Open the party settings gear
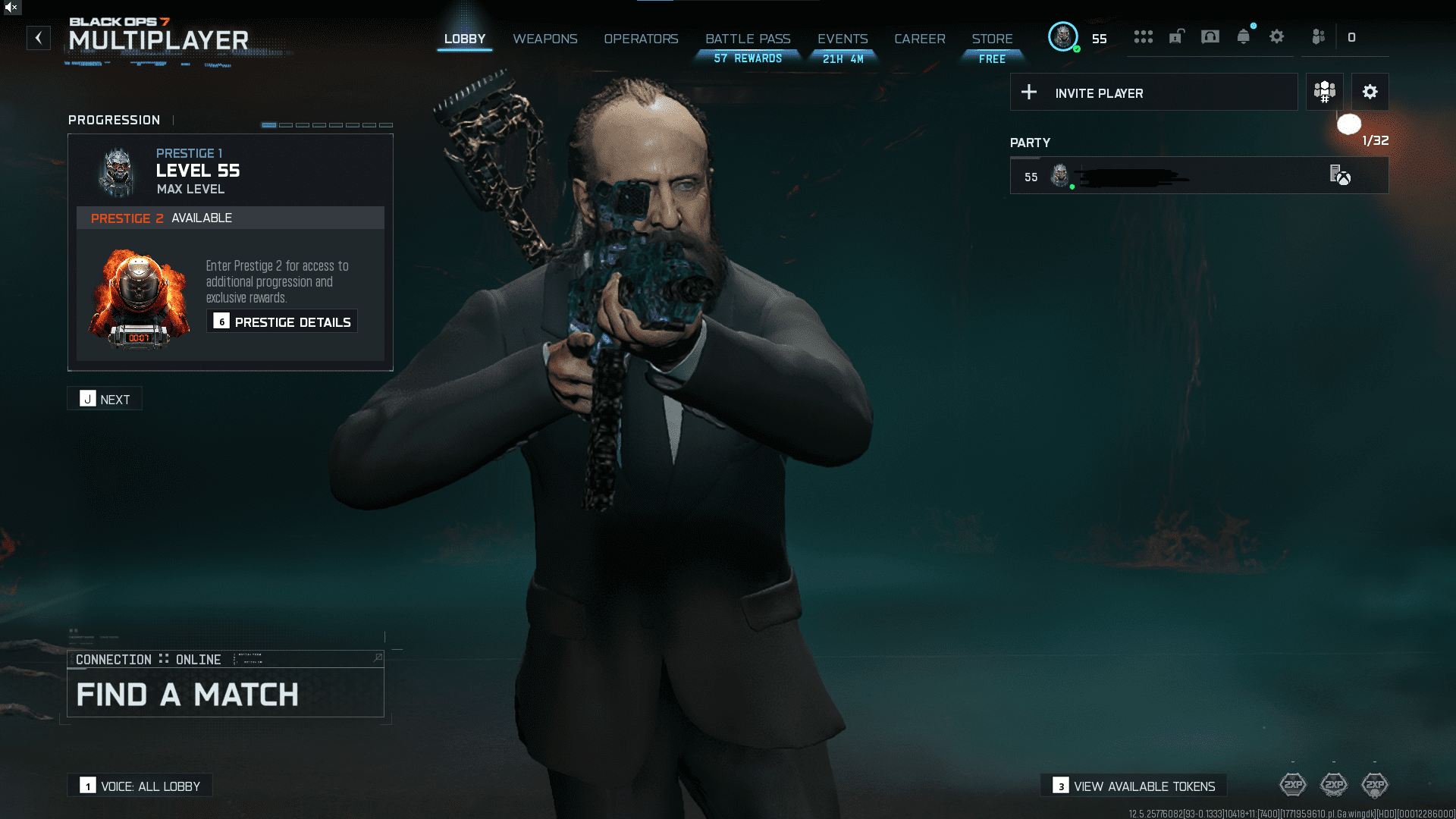The width and height of the screenshot is (1456, 819). [x=1370, y=92]
